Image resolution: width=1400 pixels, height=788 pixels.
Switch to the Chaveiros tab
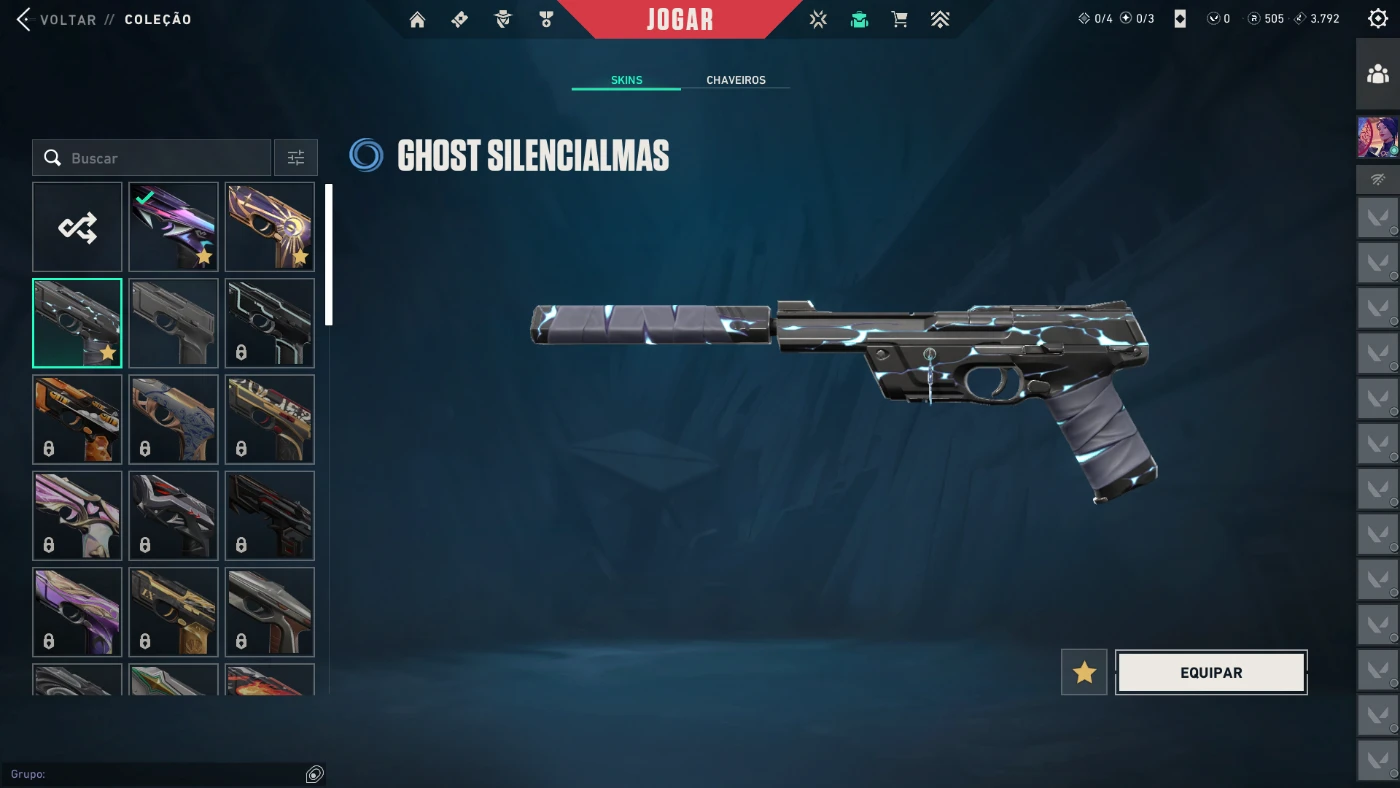point(735,80)
